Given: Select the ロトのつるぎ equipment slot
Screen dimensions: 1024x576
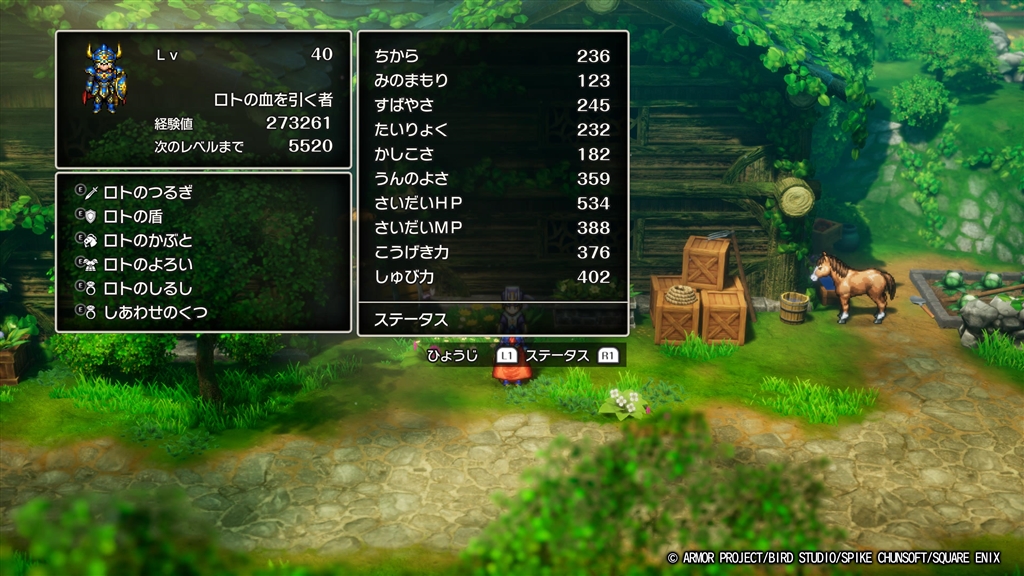Looking at the screenshot, I should coord(149,192).
